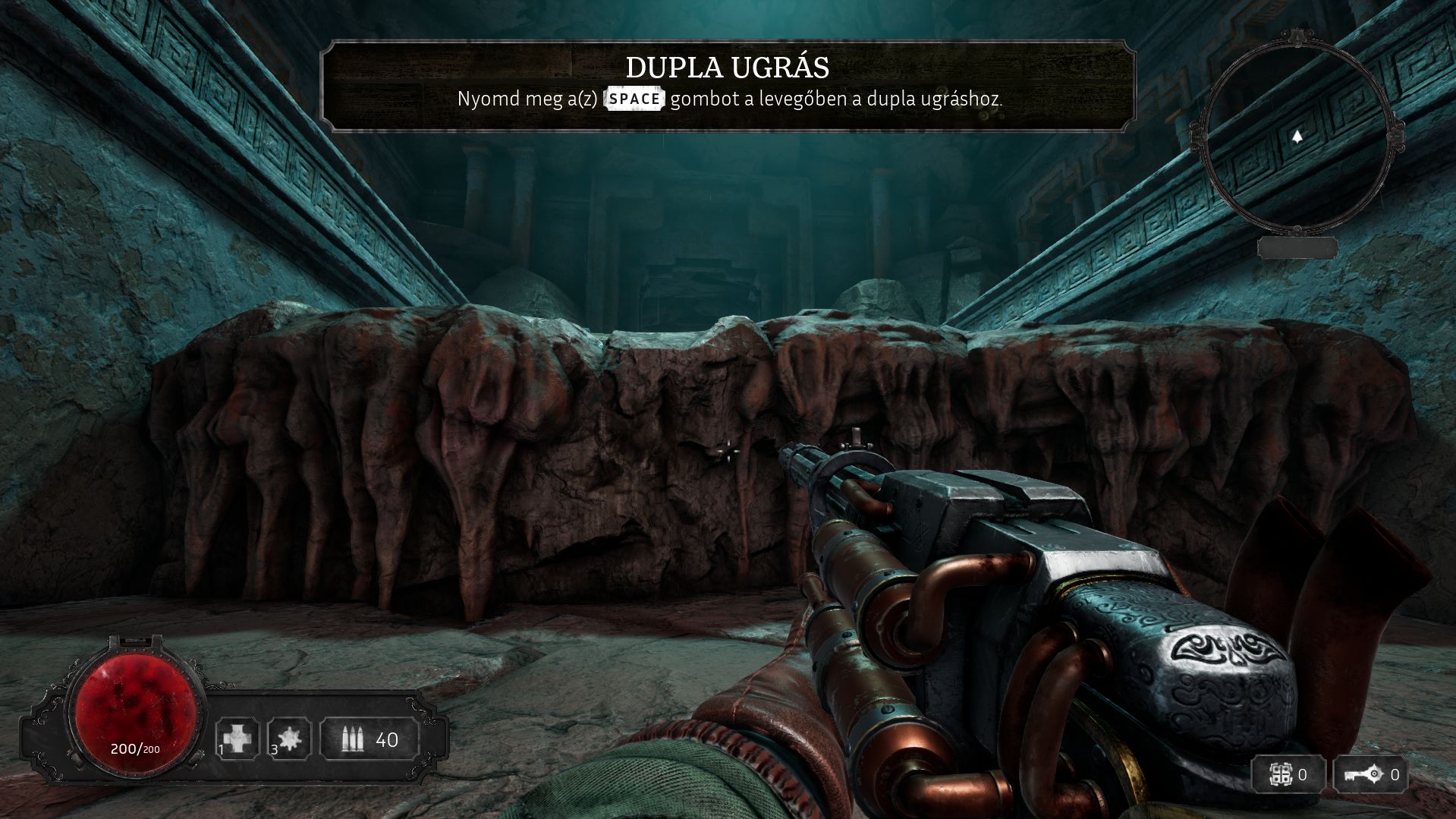Click the circular minimap
This screenshot has width=1456, height=819.
pyautogui.click(x=1298, y=135)
